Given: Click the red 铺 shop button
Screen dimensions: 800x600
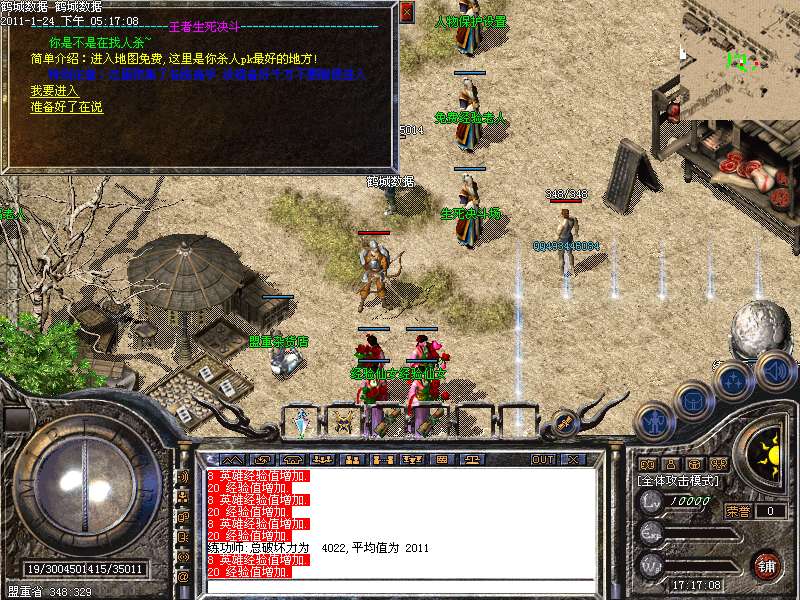Looking at the screenshot, I should tap(767, 565).
